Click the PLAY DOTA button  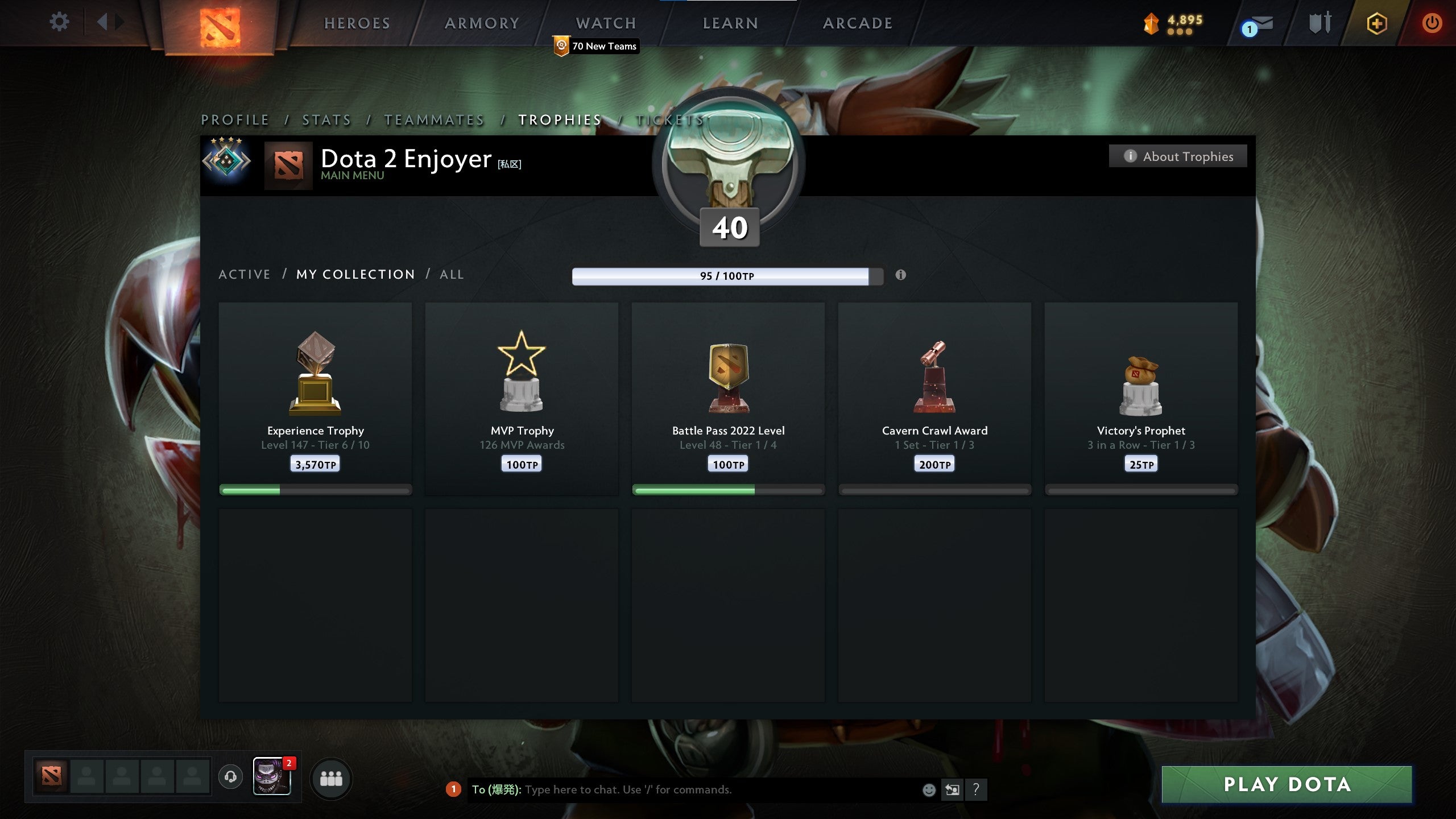(x=1287, y=784)
